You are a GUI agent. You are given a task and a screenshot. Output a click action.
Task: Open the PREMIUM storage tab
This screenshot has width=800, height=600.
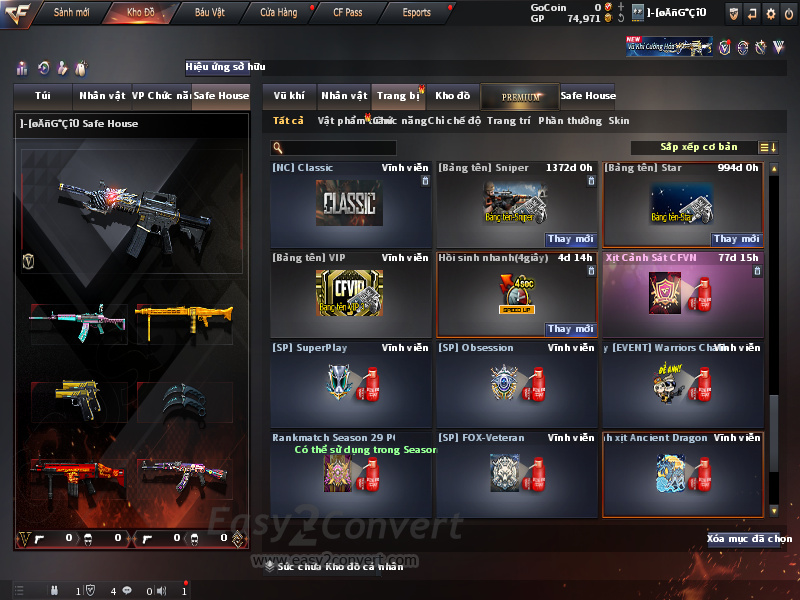click(520, 96)
